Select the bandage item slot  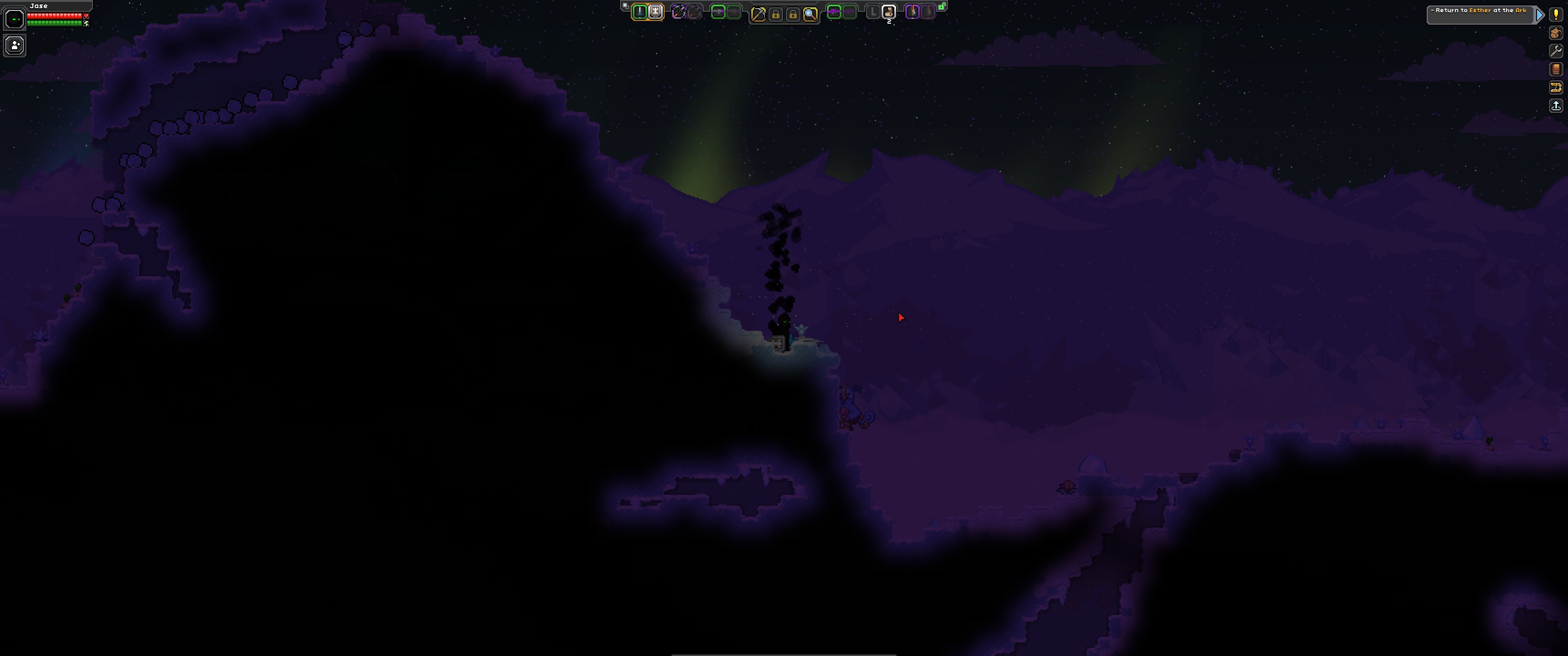(x=889, y=11)
